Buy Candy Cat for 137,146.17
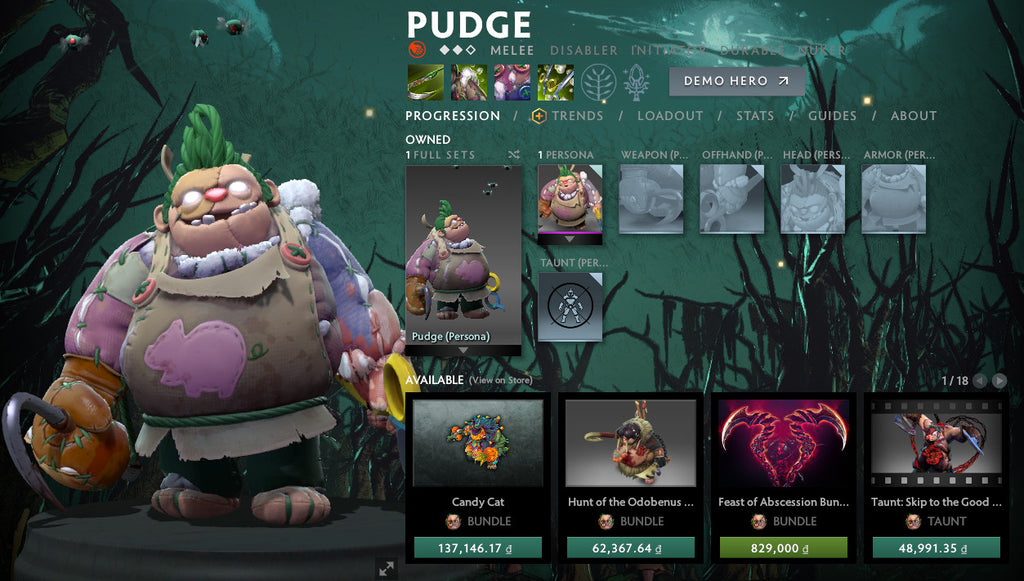 pos(477,547)
